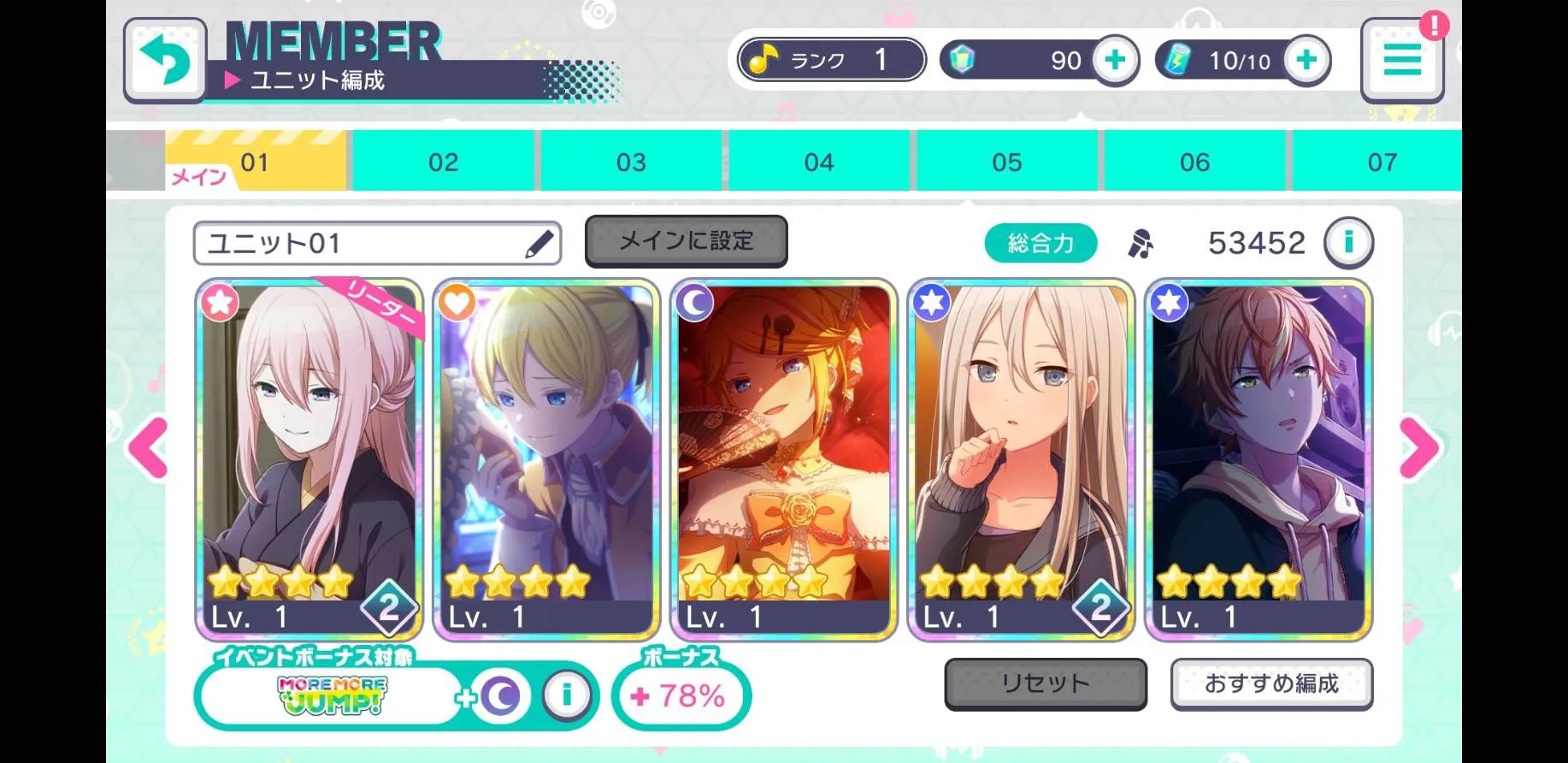Switch to unit tab 03
1568x763 pixels.
pyautogui.click(x=631, y=162)
